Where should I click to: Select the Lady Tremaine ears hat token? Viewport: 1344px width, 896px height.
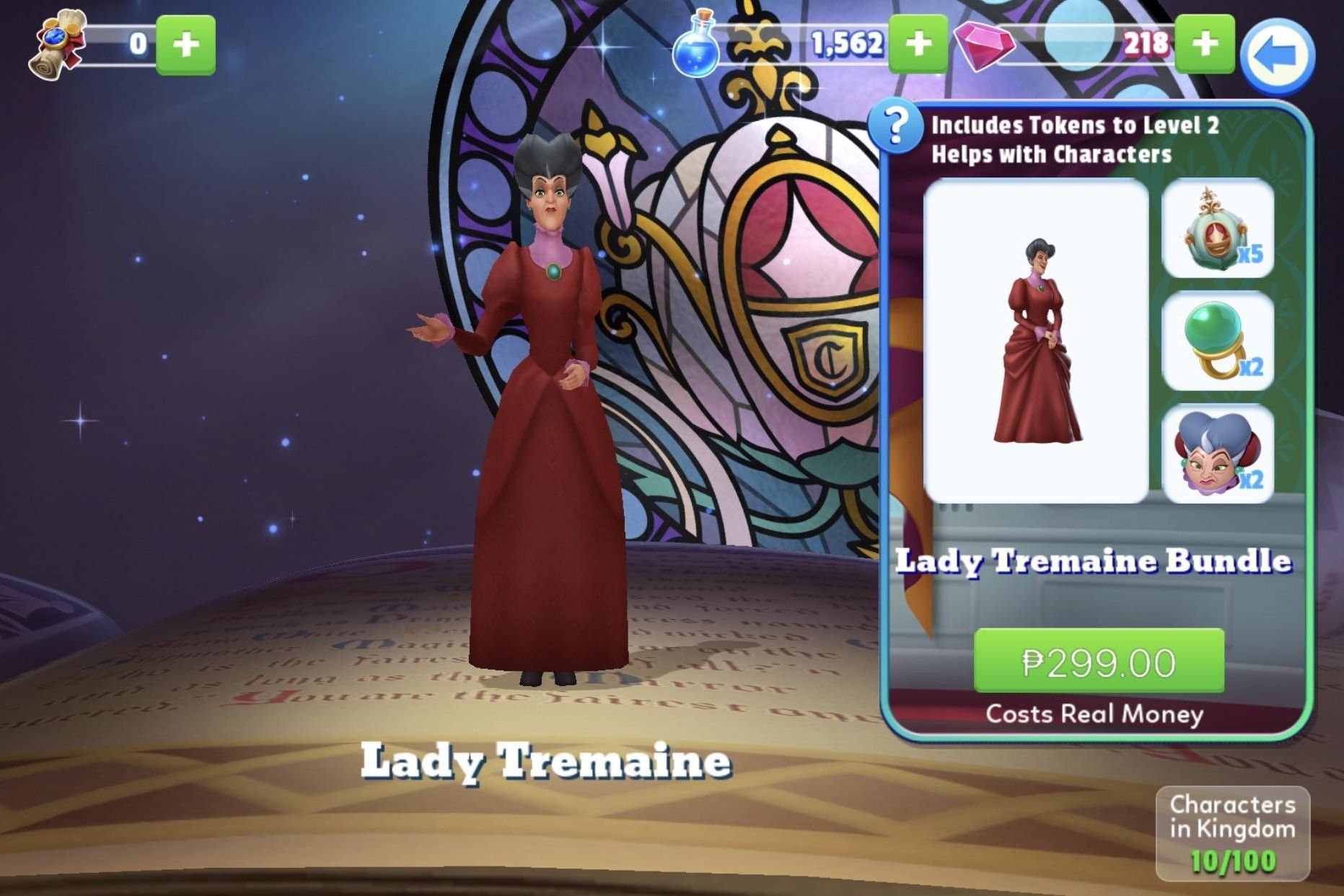point(1218,454)
